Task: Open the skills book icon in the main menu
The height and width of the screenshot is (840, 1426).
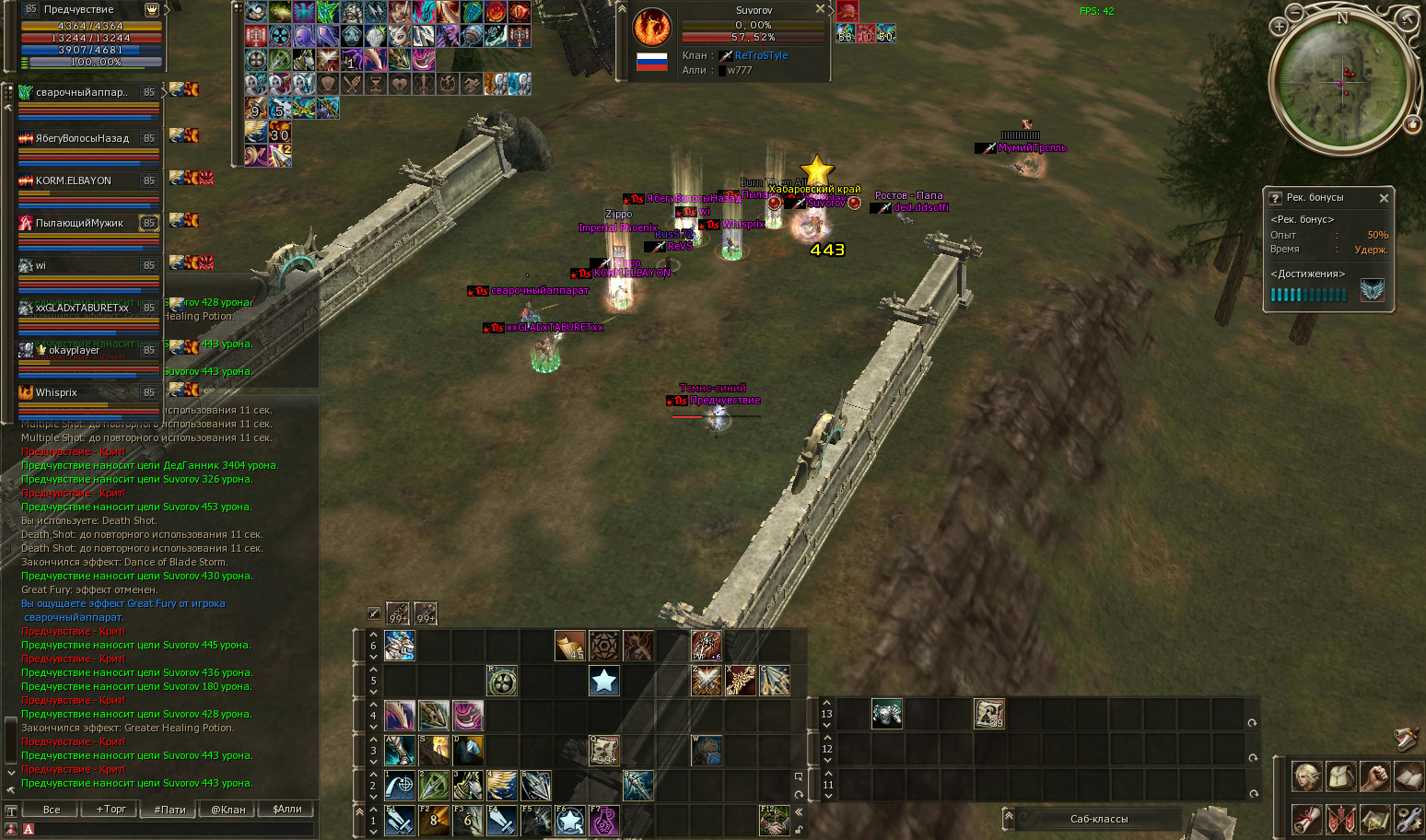Action: tap(1409, 776)
